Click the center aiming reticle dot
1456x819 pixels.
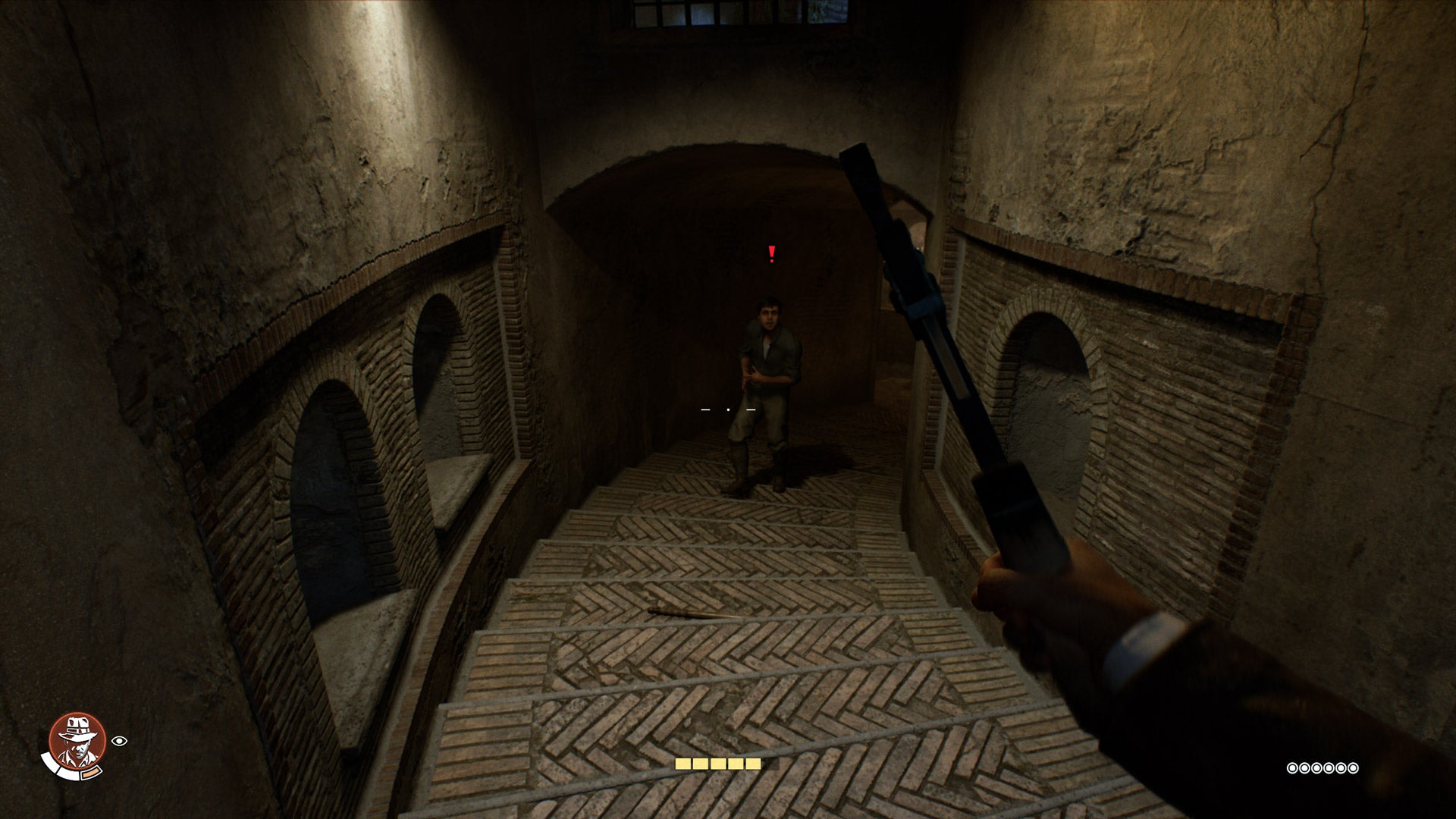728,409
